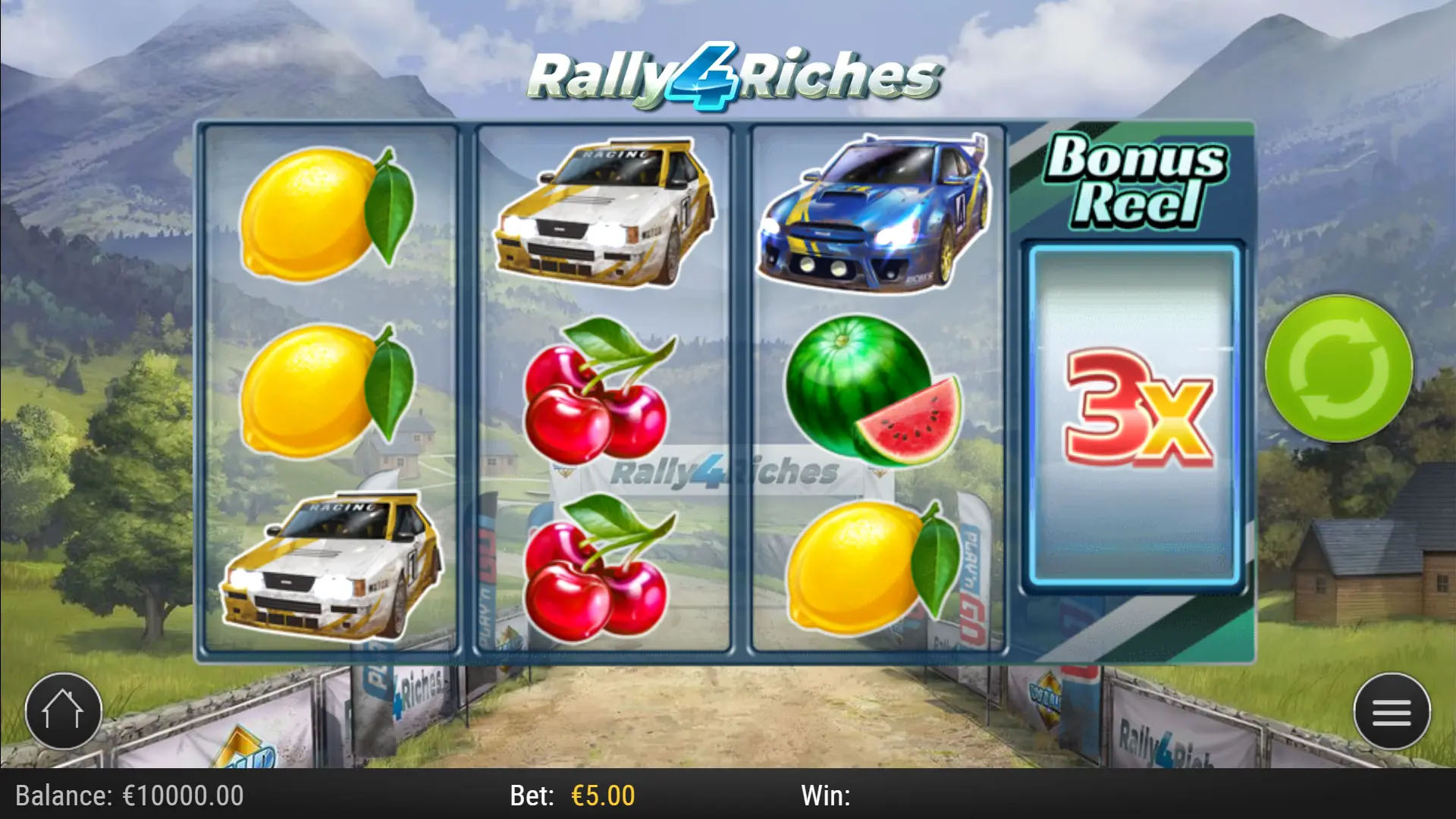Click the blue rally car symbol
This screenshot has width=1456, height=819.
(x=872, y=212)
